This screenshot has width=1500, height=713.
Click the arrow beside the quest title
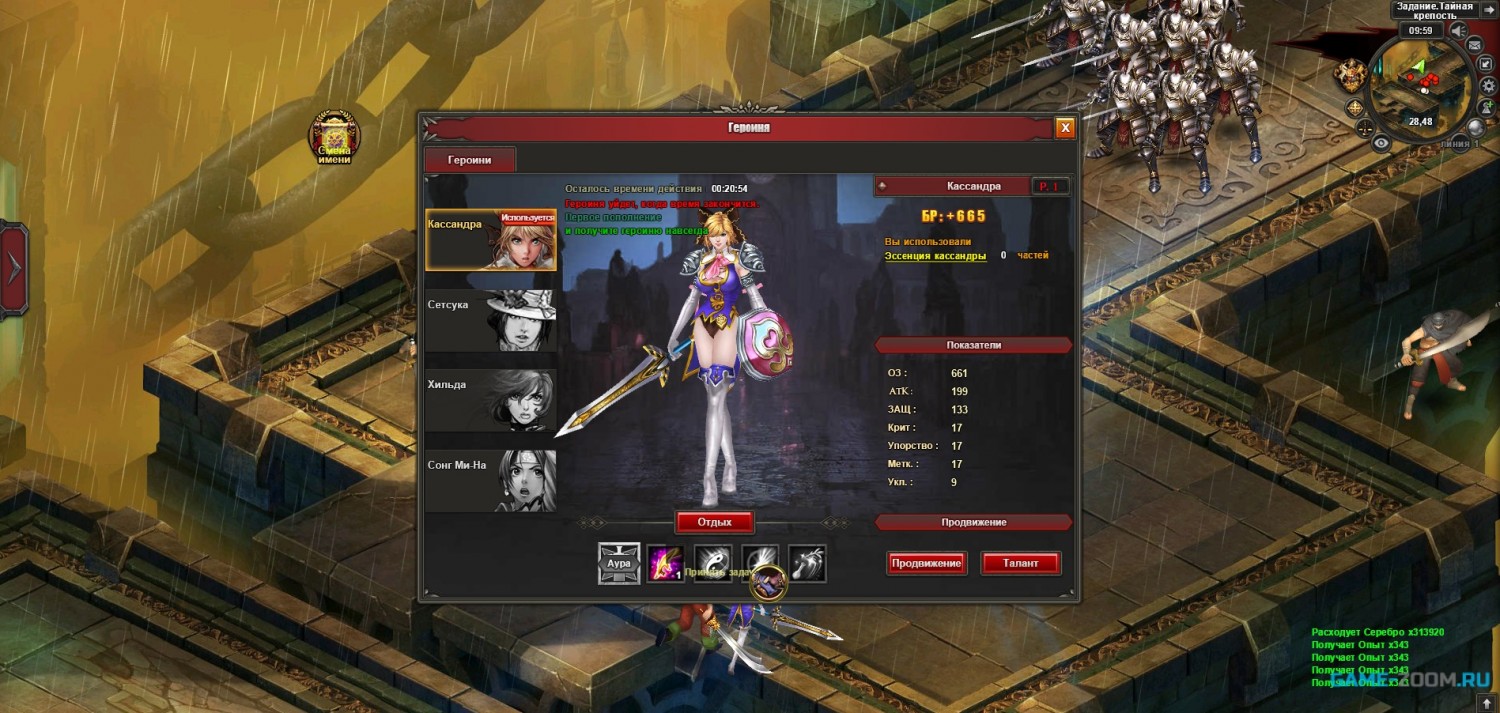(x=1490, y=9)
